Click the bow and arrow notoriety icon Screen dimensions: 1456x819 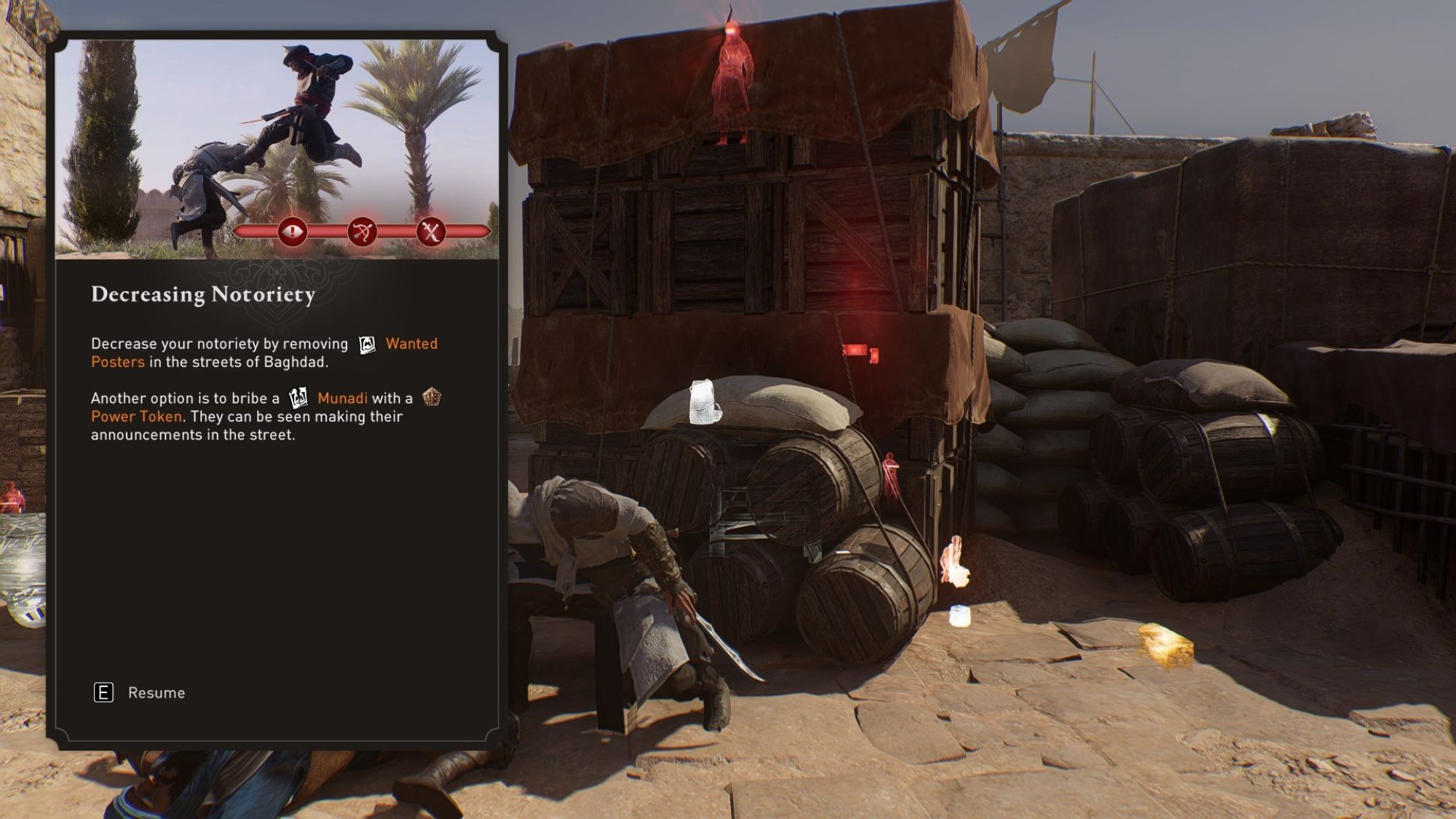pyautogui.click(x=364, y=232)
